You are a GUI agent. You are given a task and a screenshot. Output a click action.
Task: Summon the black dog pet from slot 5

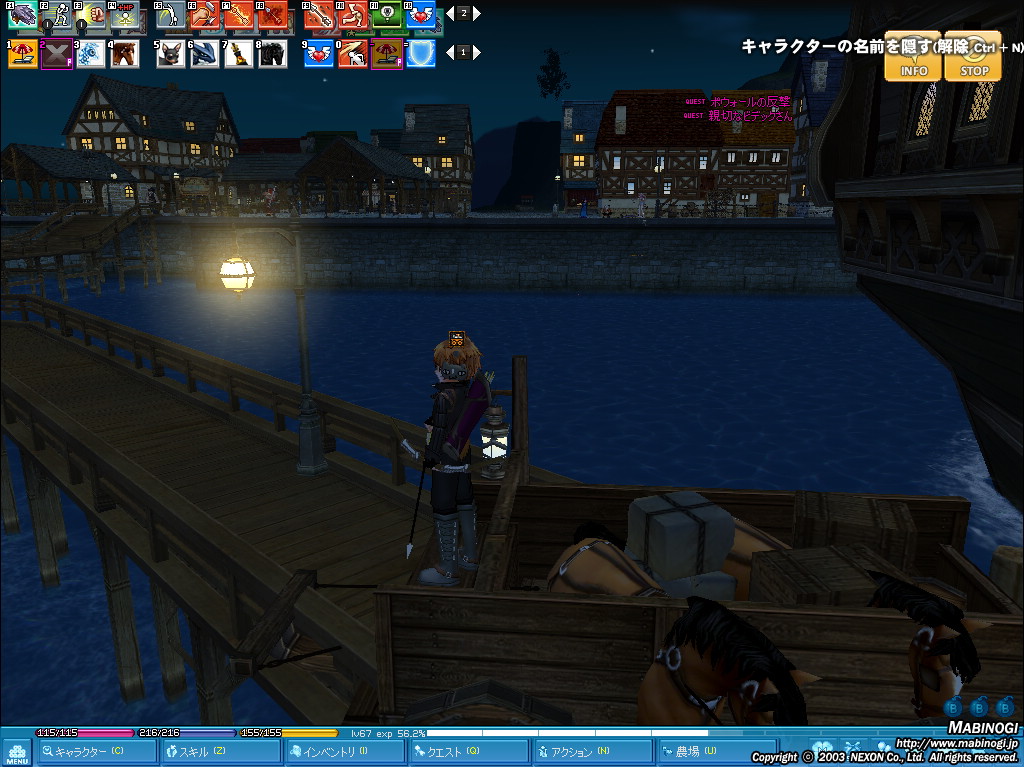pyautogui.click(x=171, y=54)
